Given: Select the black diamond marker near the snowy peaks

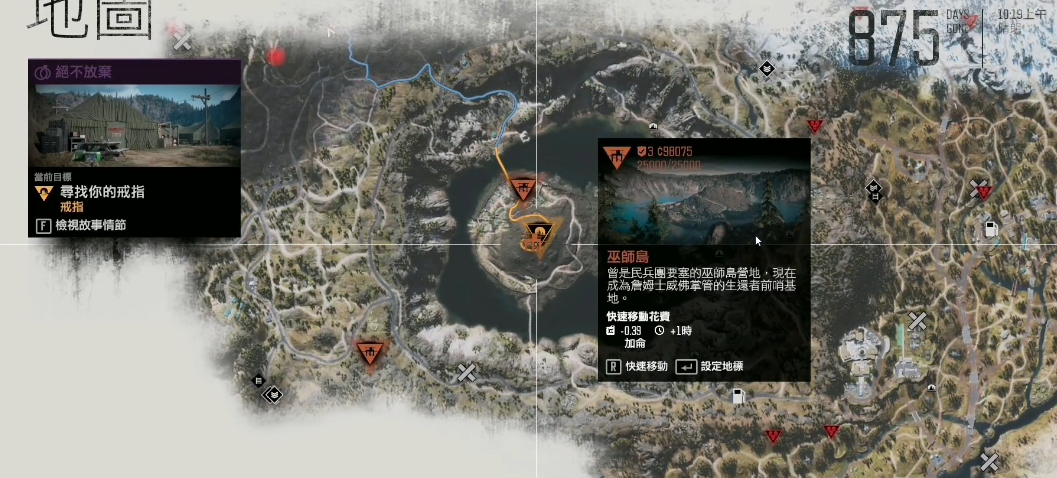Looking at the screenshot, I should click(766, 69).
